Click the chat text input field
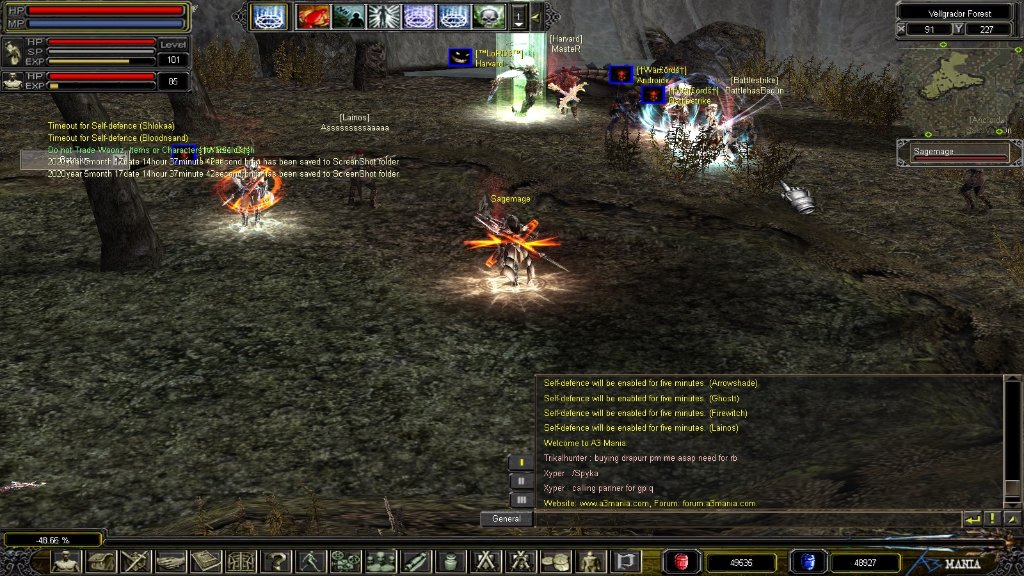 coord(745,519)
